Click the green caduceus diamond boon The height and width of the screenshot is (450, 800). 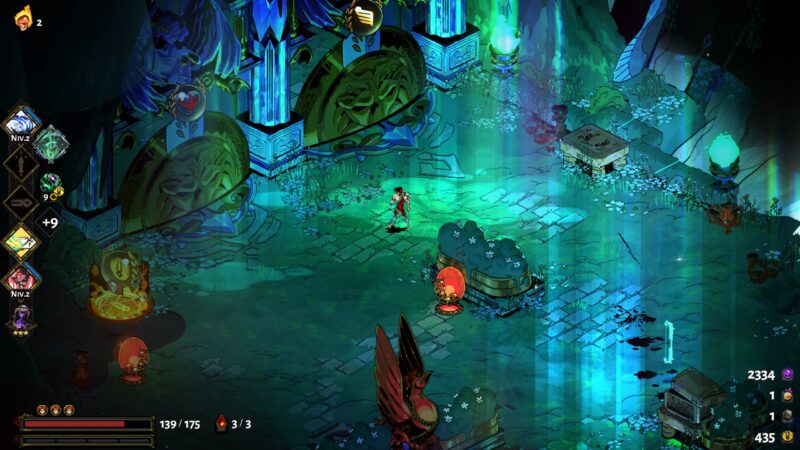49,144
